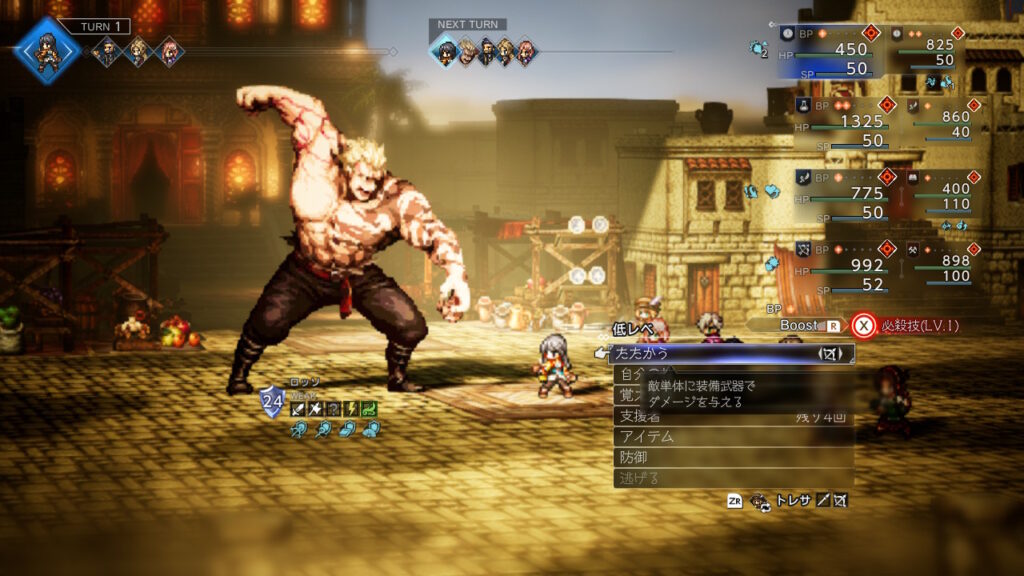Swap to トレサ via the switch indicator
The width and height of the screenshot is (1024, 576).
point(790,500)
